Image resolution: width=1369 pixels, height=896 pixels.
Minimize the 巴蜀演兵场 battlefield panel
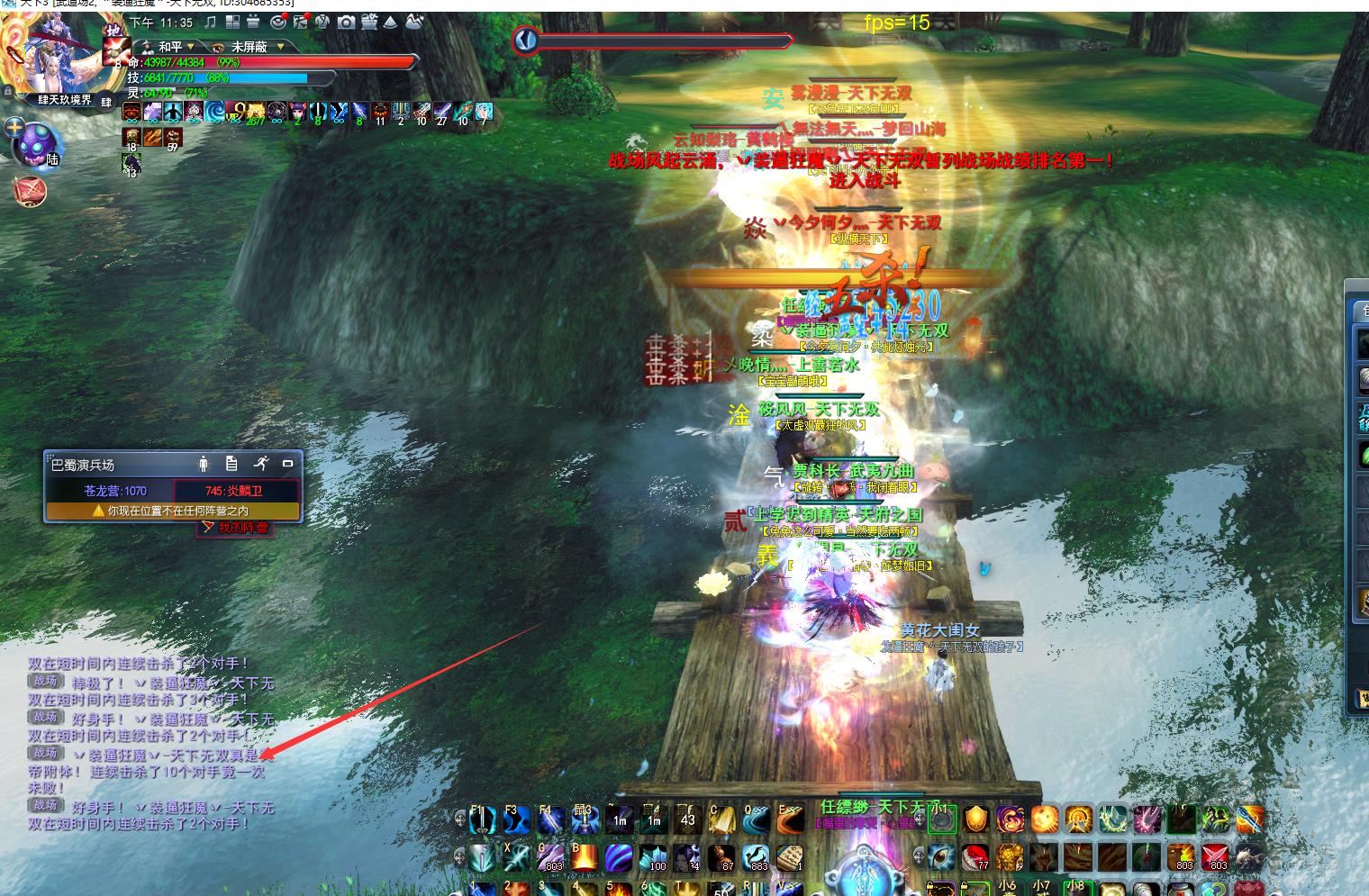288,464
